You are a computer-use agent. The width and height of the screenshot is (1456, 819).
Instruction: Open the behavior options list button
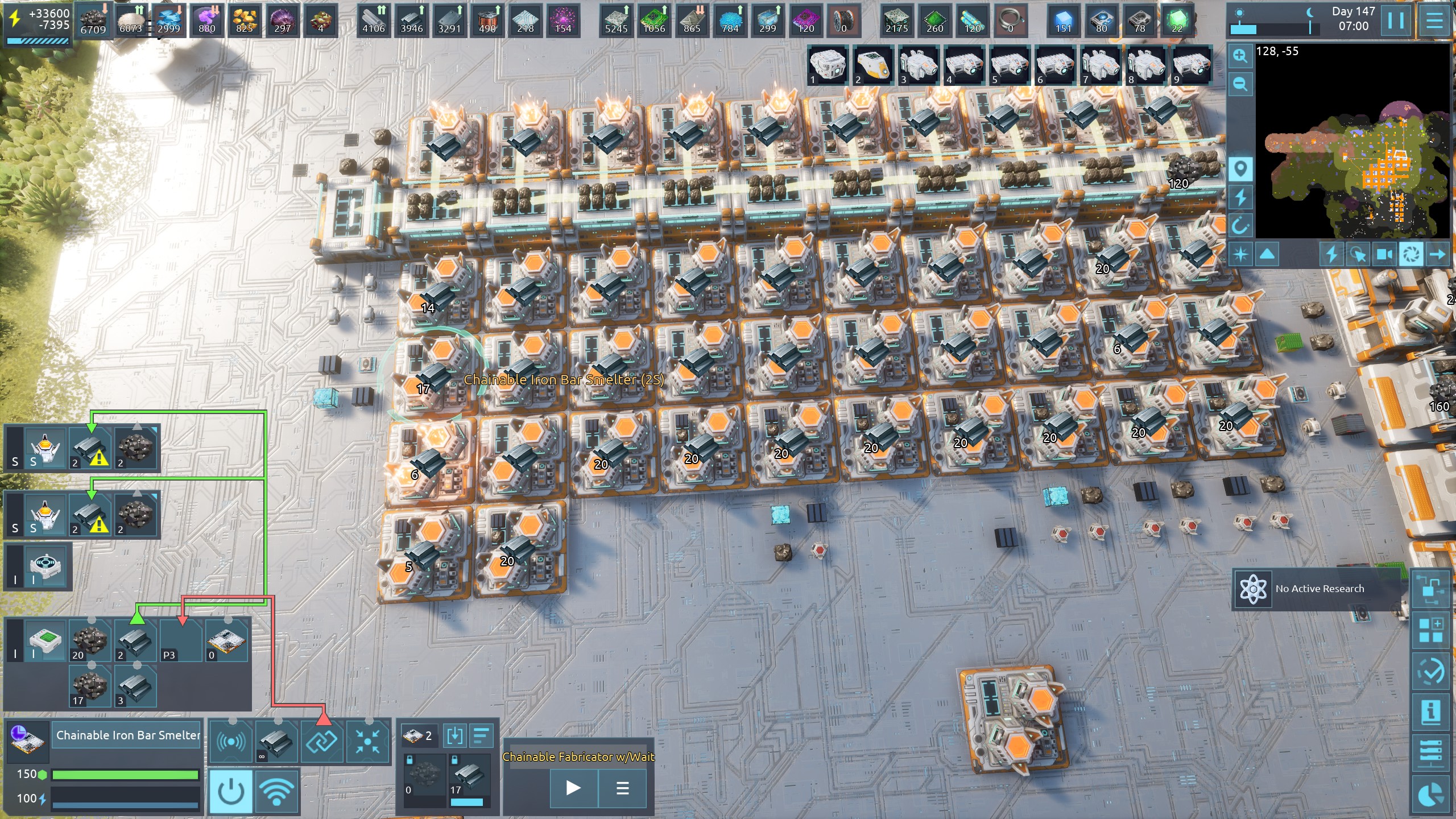point(622,788)
